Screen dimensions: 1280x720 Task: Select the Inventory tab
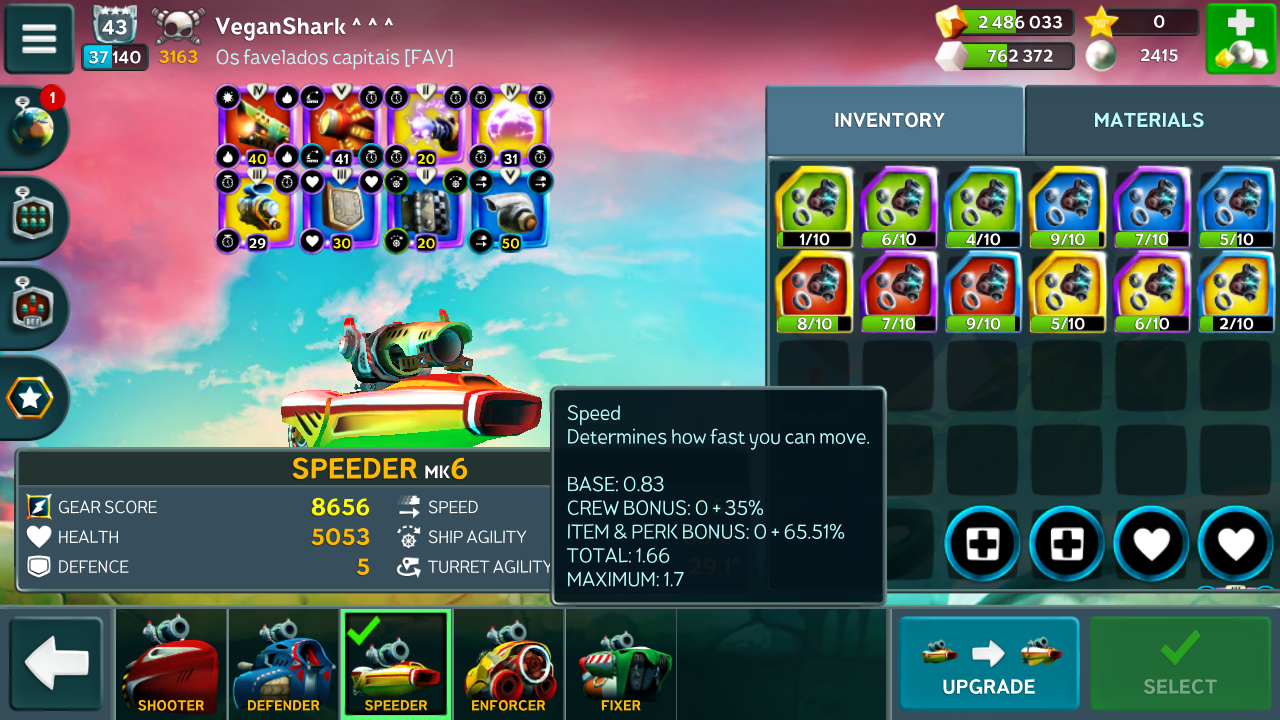pos(889,120)
